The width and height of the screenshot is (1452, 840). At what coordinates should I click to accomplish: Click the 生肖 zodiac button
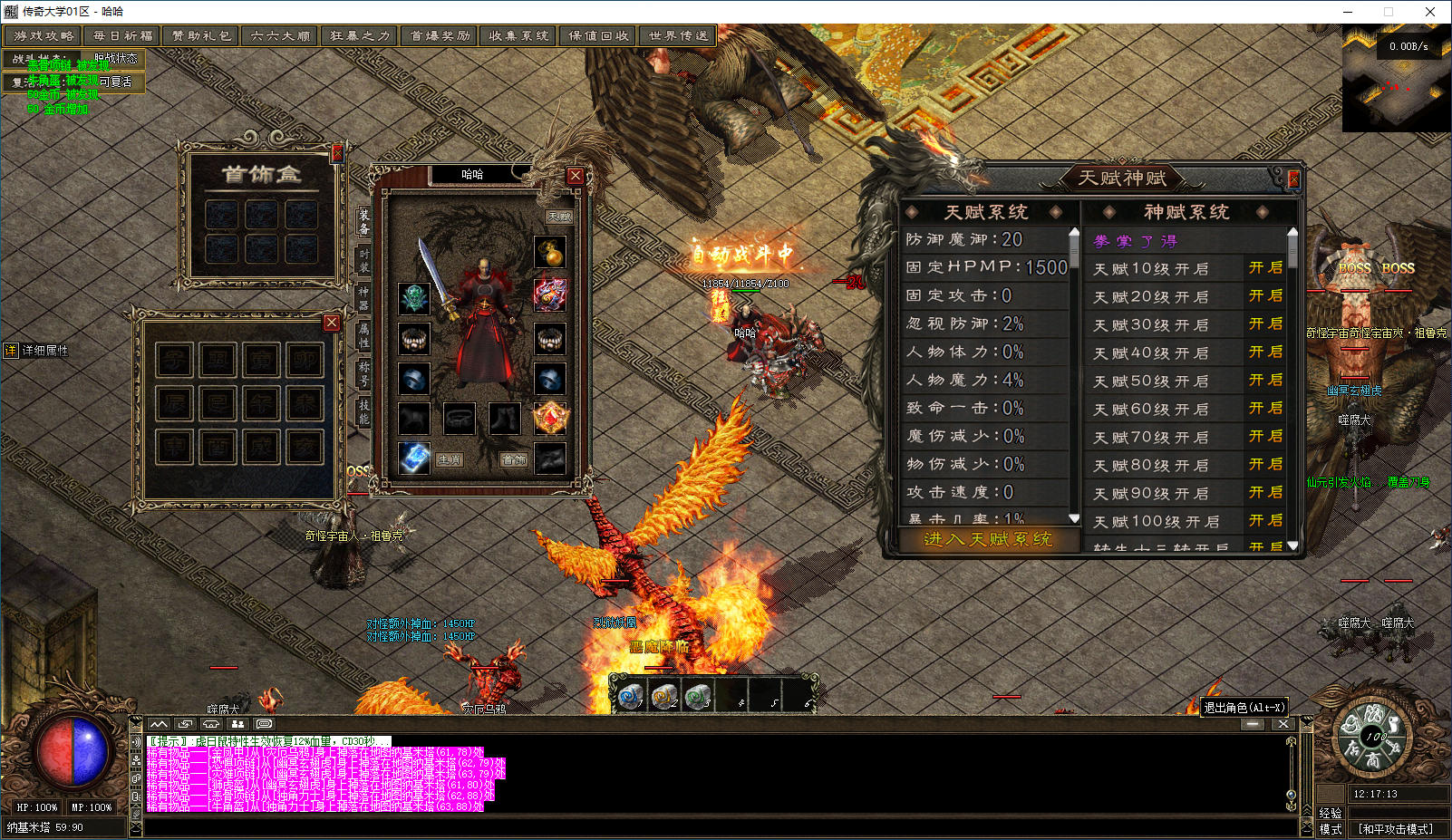tap(450, 460)
